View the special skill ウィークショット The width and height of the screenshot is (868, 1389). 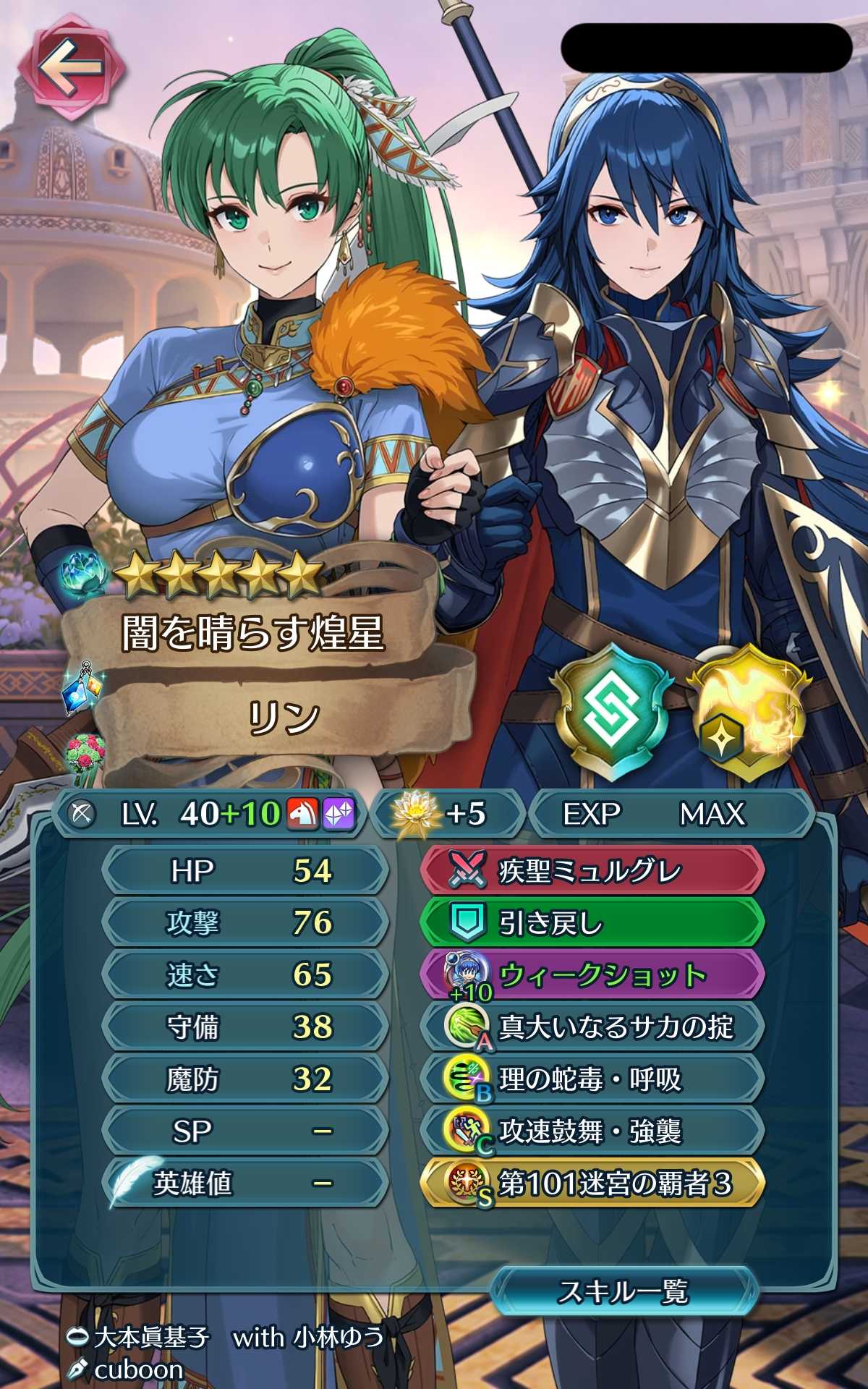point(592,975)
